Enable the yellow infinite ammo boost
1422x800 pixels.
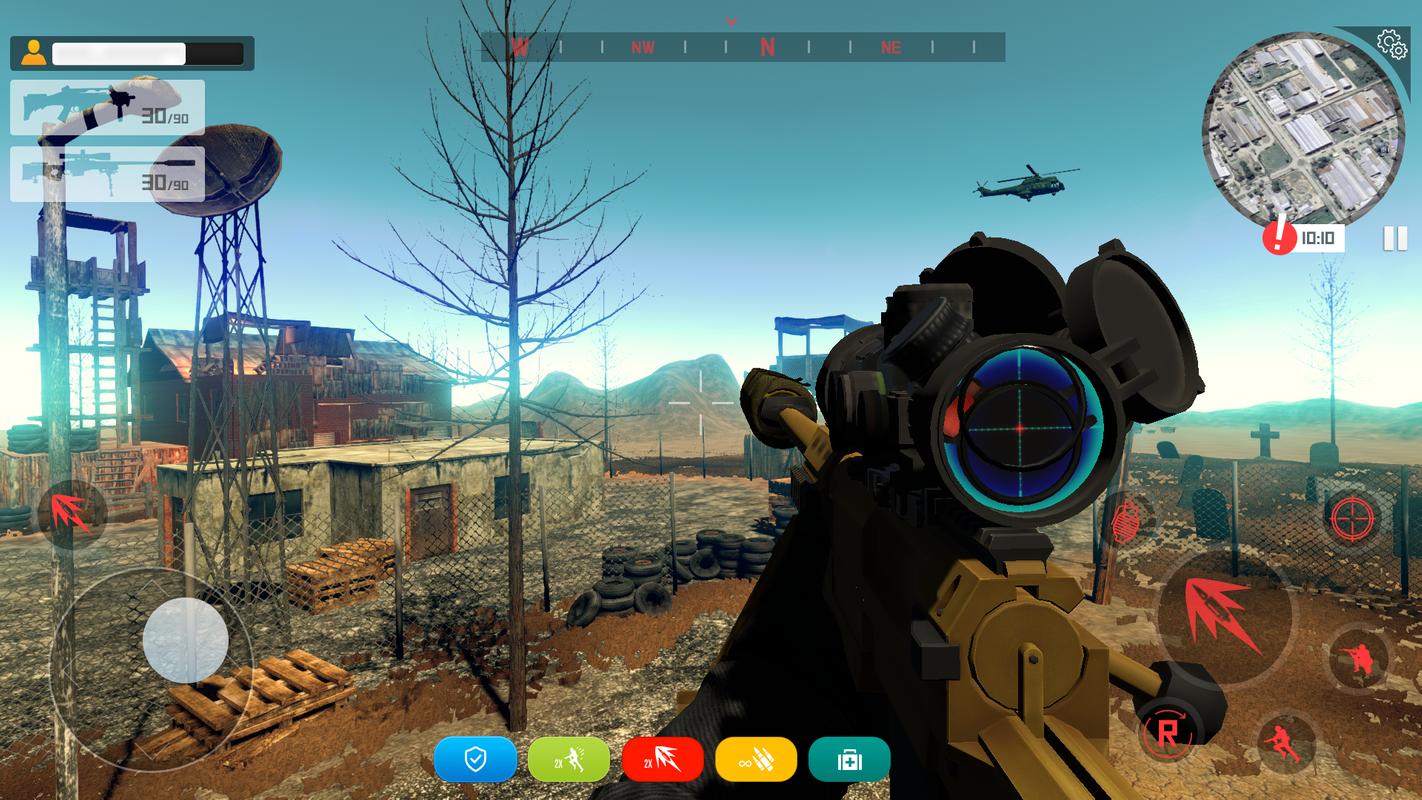(x=756, y=759)
